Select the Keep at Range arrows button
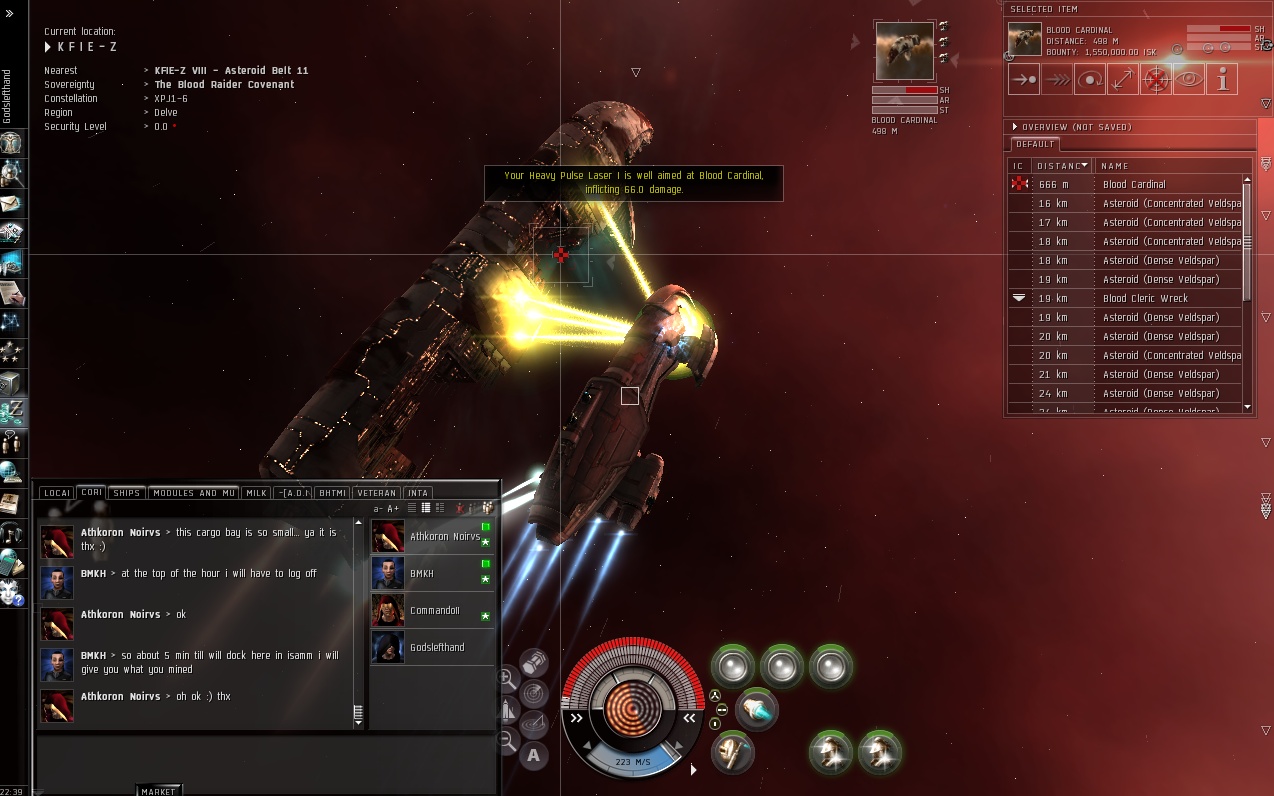Image resolution: width=1274 pixels, height=796 pixels. 1123,79
